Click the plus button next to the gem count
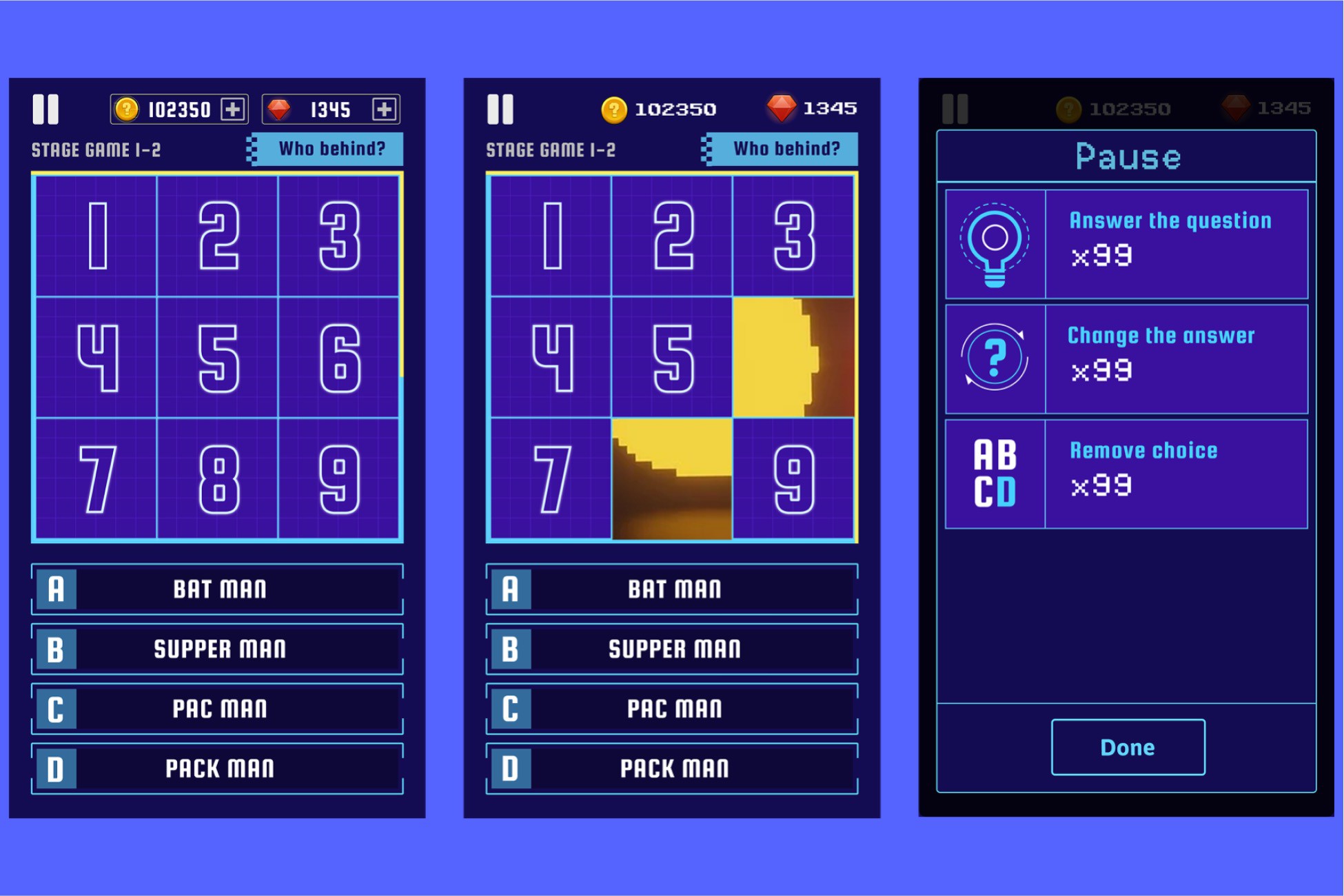This screenshot has height=896, width=1344. pyautogui.click(x=383, y=109)
